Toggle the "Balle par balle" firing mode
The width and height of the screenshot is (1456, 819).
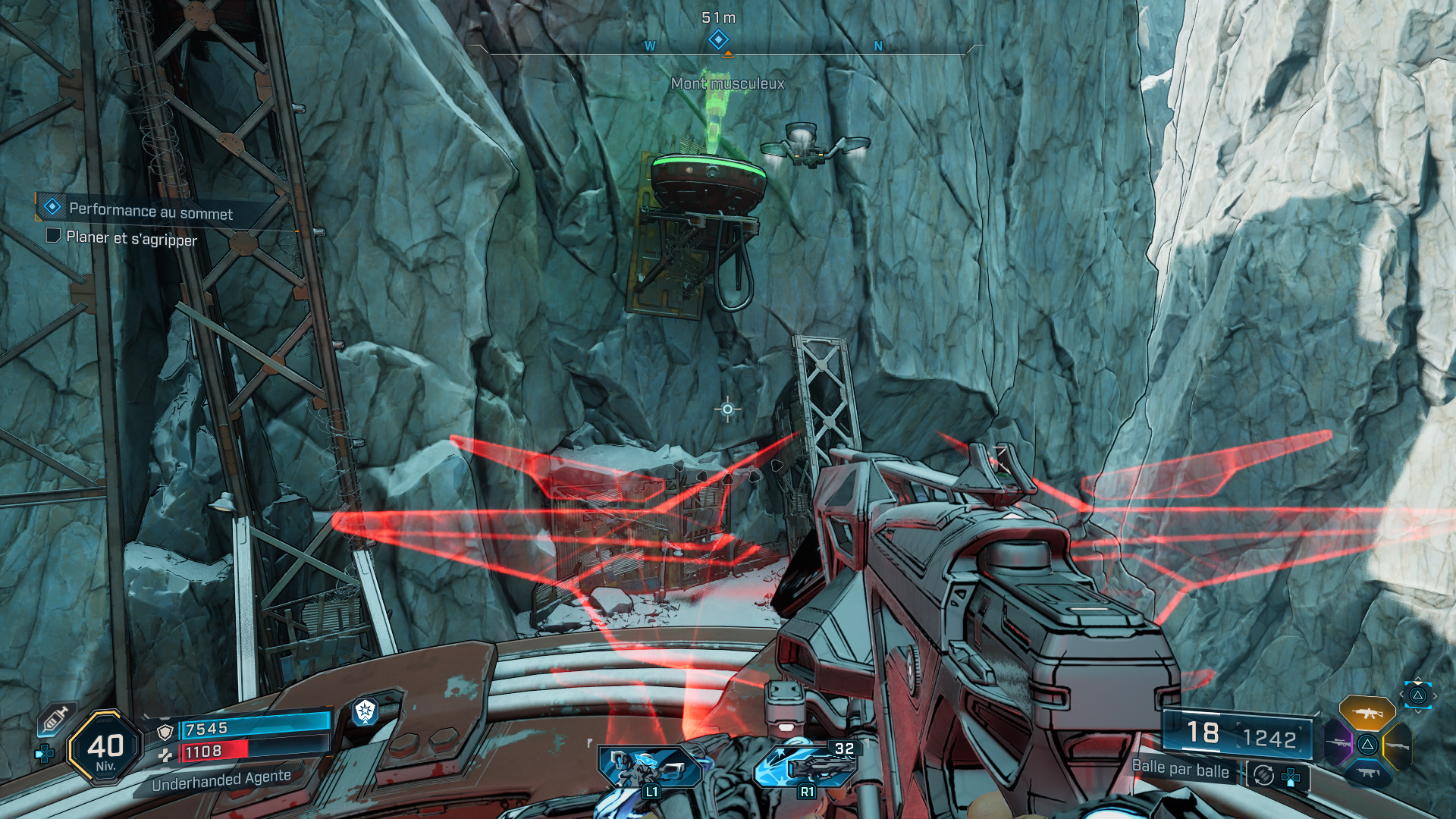[1180, 769]
